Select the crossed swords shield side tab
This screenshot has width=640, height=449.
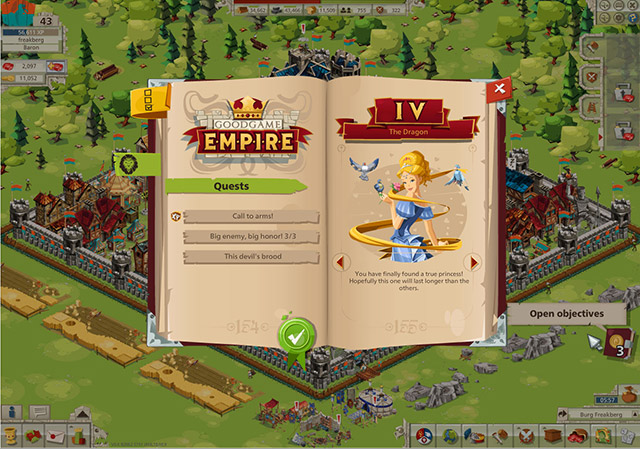point(592,76)
